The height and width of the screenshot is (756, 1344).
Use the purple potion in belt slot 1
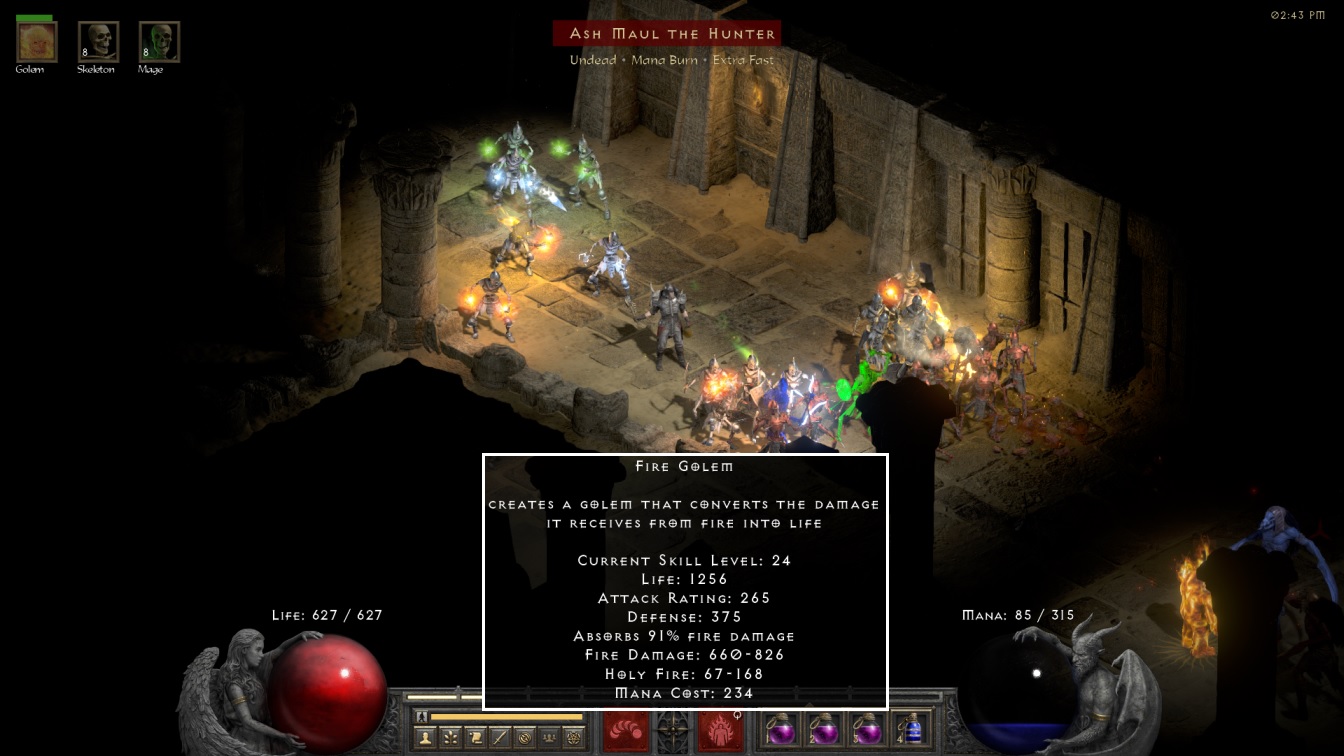[780, 729]
